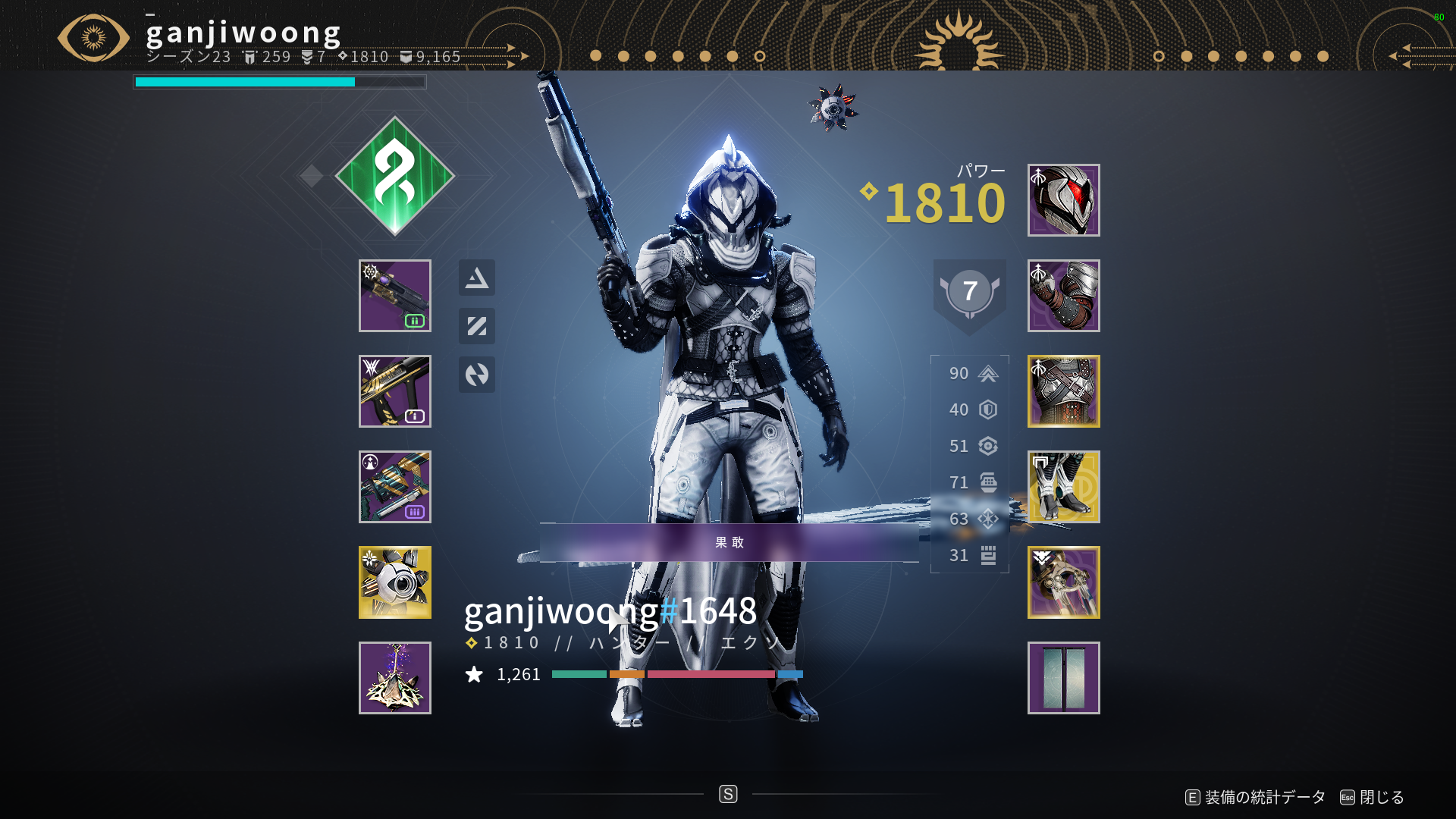The image size is (1456, 819).
Task: Close the character inspection screen
Action: coord(1373,797)
